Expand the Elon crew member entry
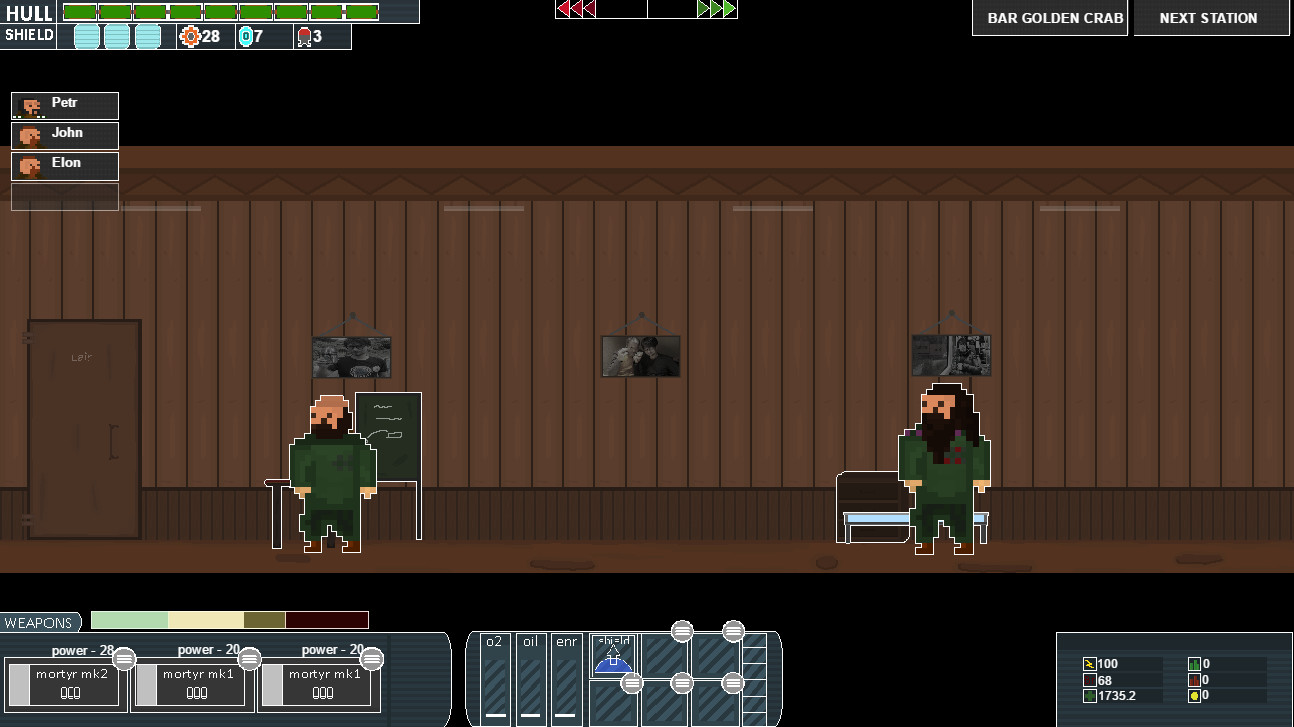 tap(64, 166)
